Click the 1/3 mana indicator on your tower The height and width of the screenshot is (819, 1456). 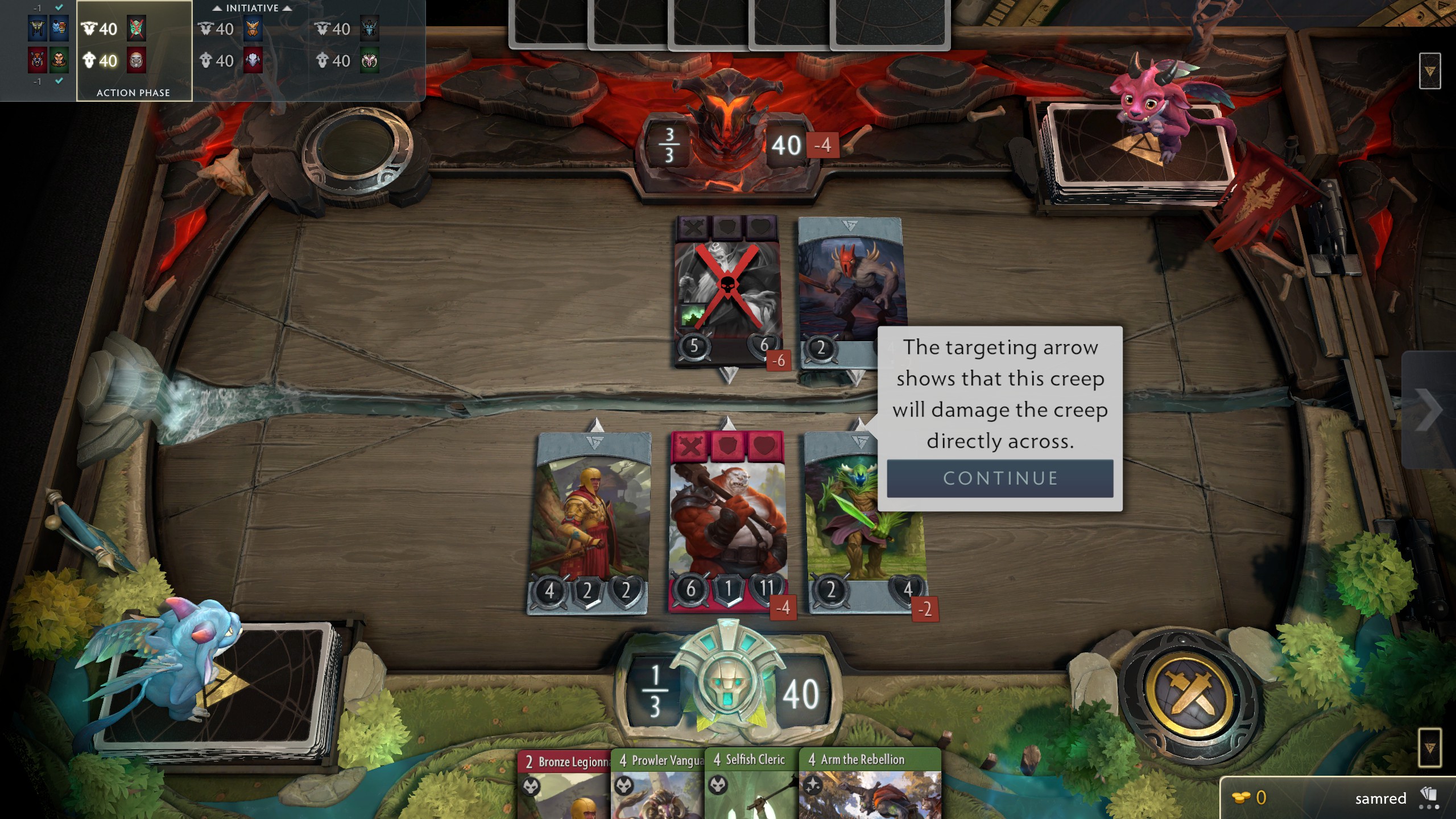point(654,691)
